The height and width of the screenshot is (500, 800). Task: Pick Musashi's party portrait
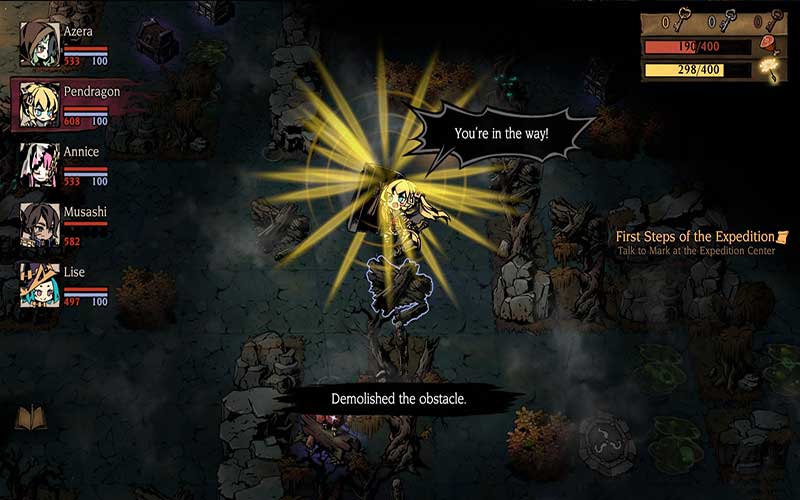click(x=39, y=224)
